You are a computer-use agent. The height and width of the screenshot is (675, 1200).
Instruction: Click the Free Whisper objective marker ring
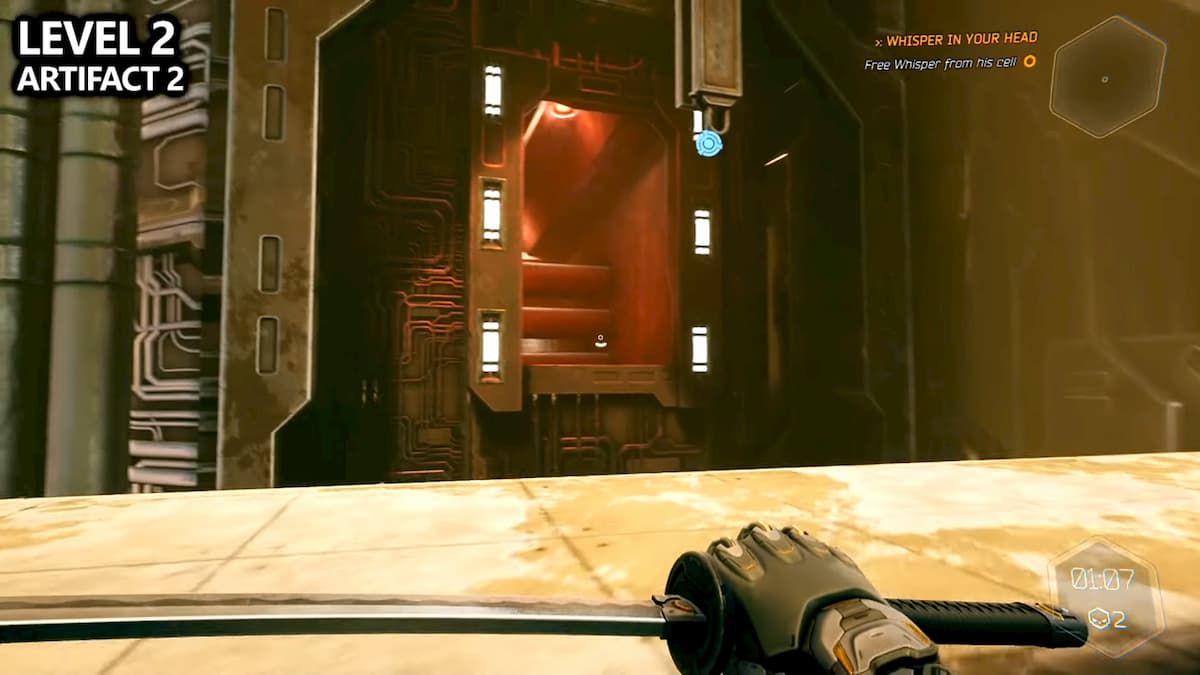click(1029, 62)
